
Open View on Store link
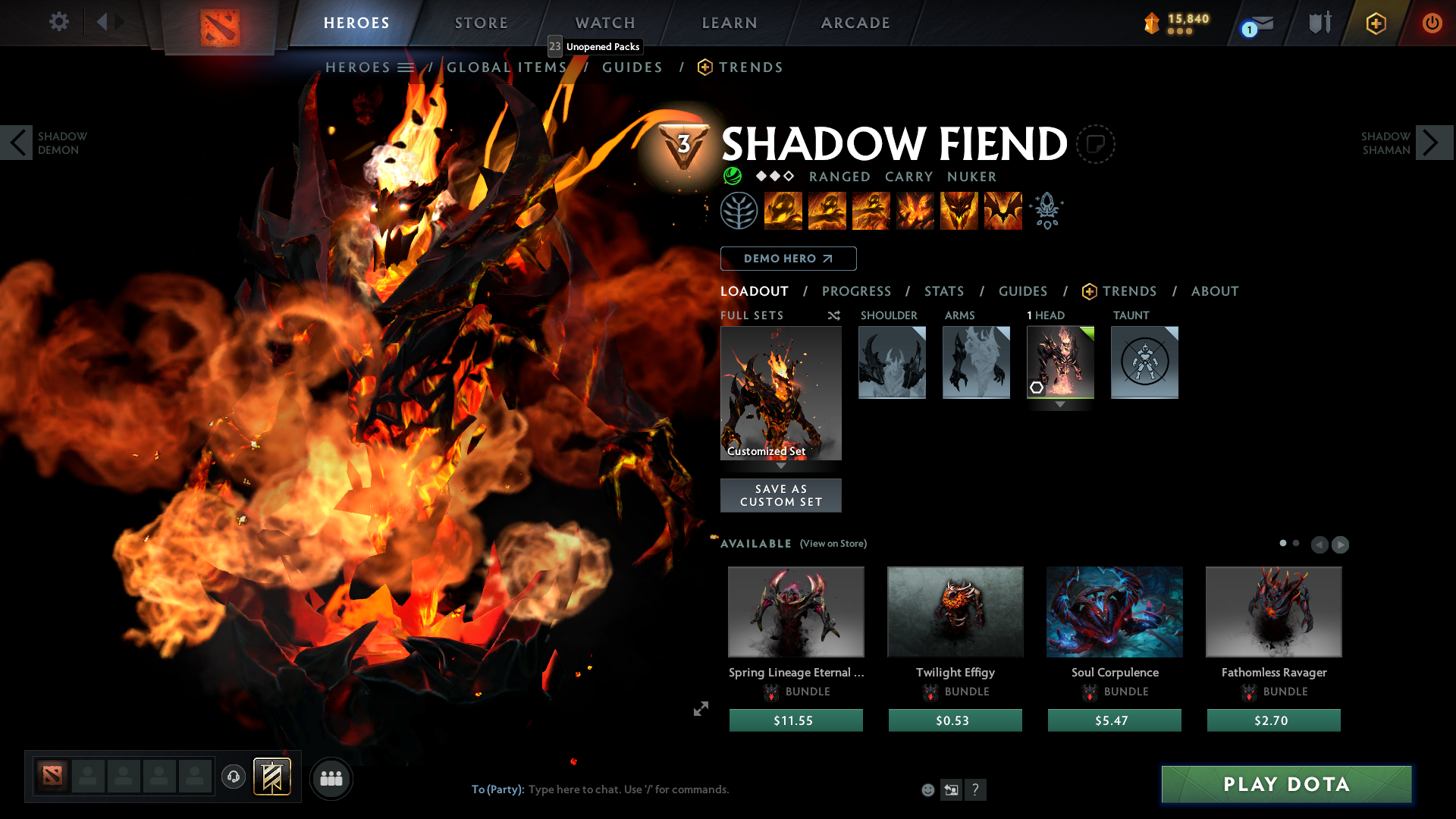point(833,544)
